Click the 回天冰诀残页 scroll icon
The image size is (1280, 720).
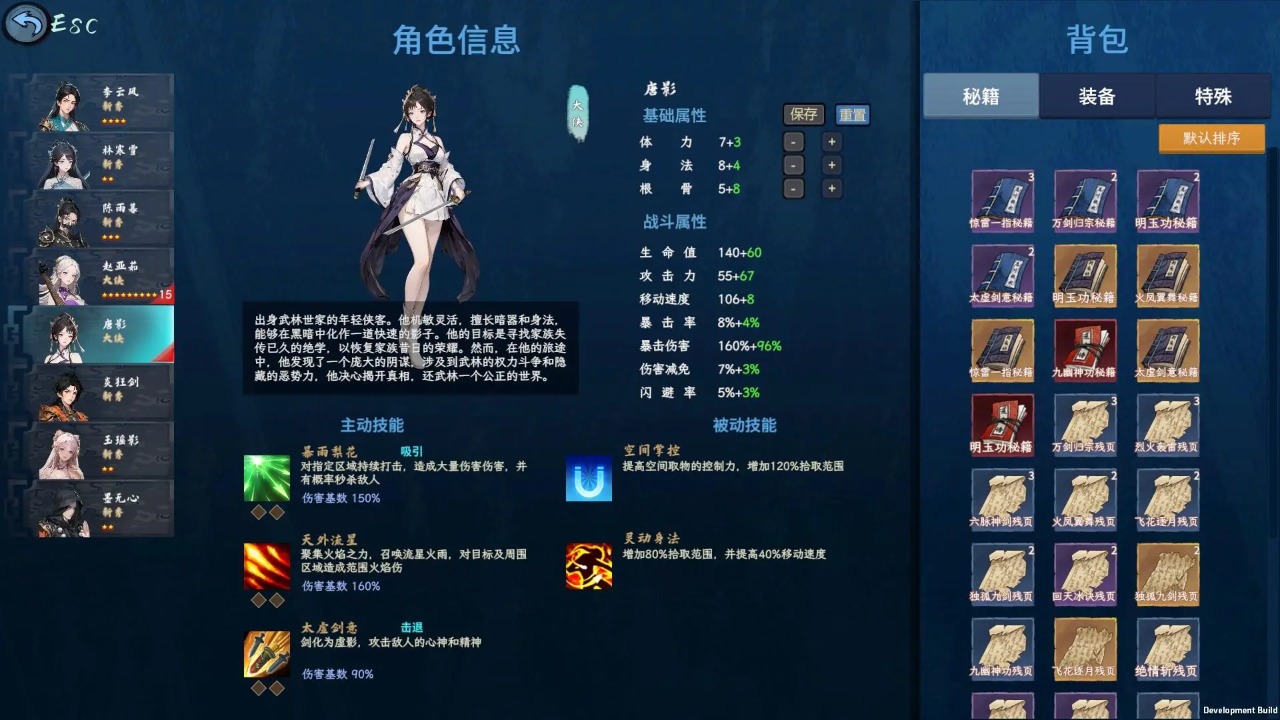(1085, 573)
